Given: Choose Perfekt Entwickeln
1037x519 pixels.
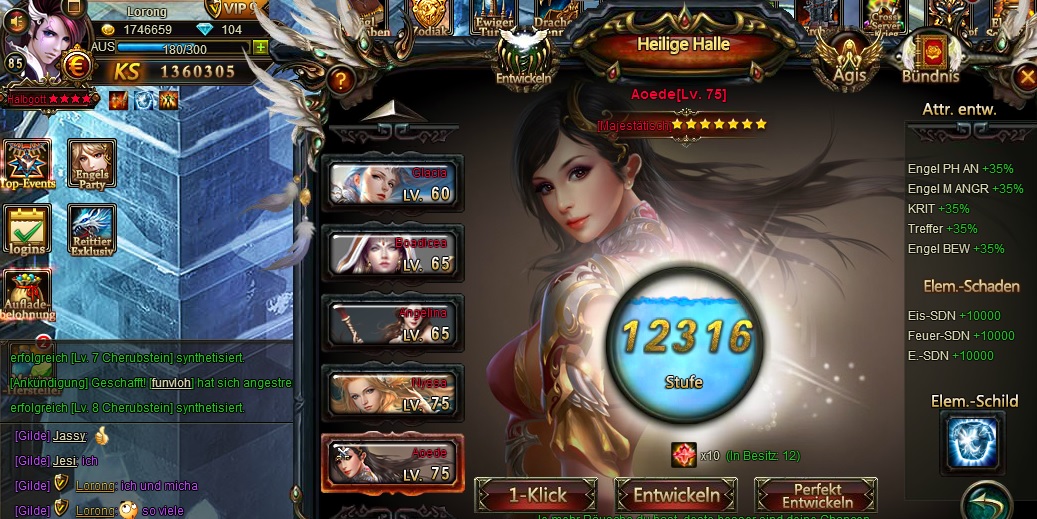Looking at the screenshot, I should [816, 495].
